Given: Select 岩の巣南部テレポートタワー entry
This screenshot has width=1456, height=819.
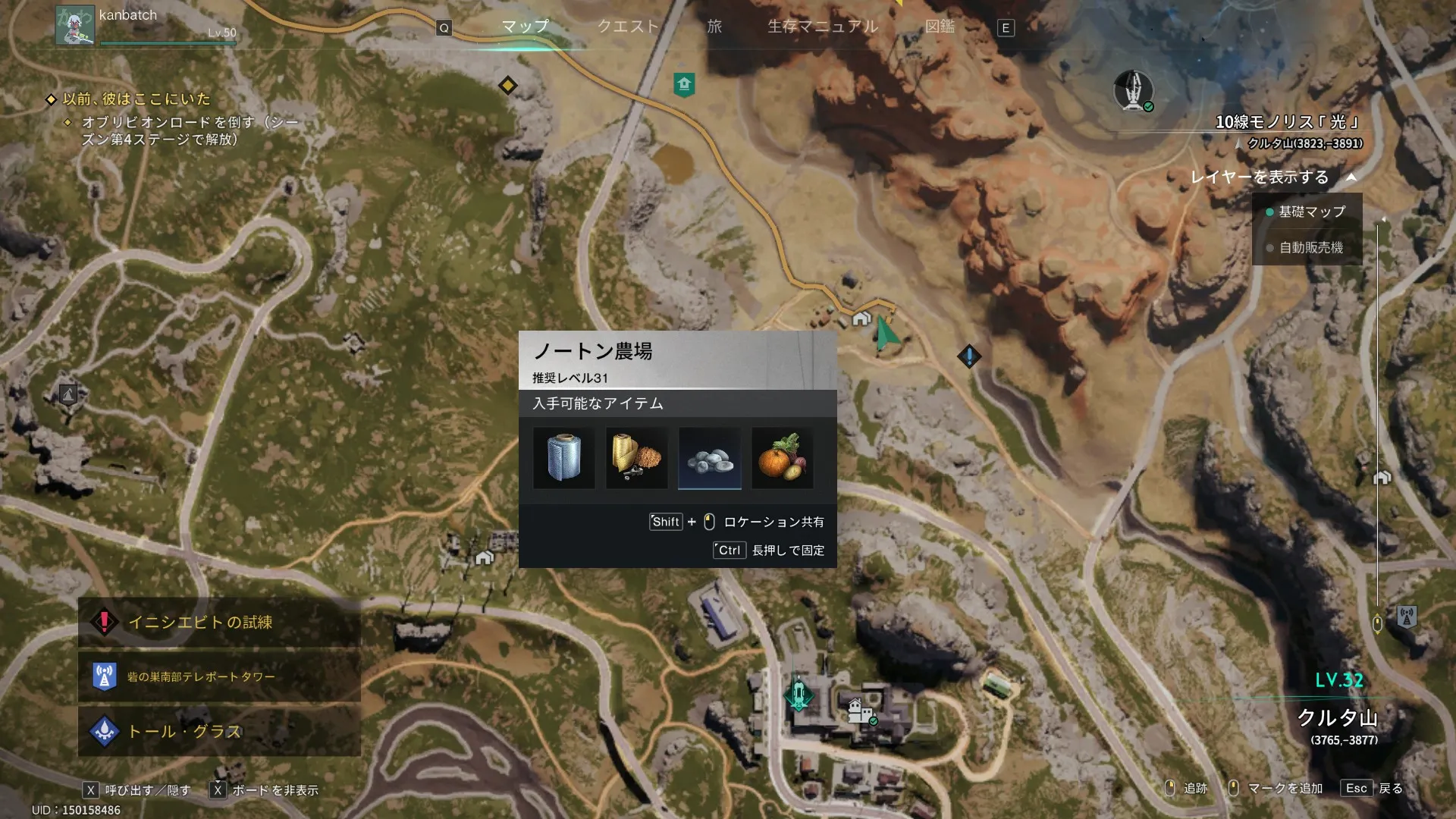Looking at the screenshot, I should 219,676.
